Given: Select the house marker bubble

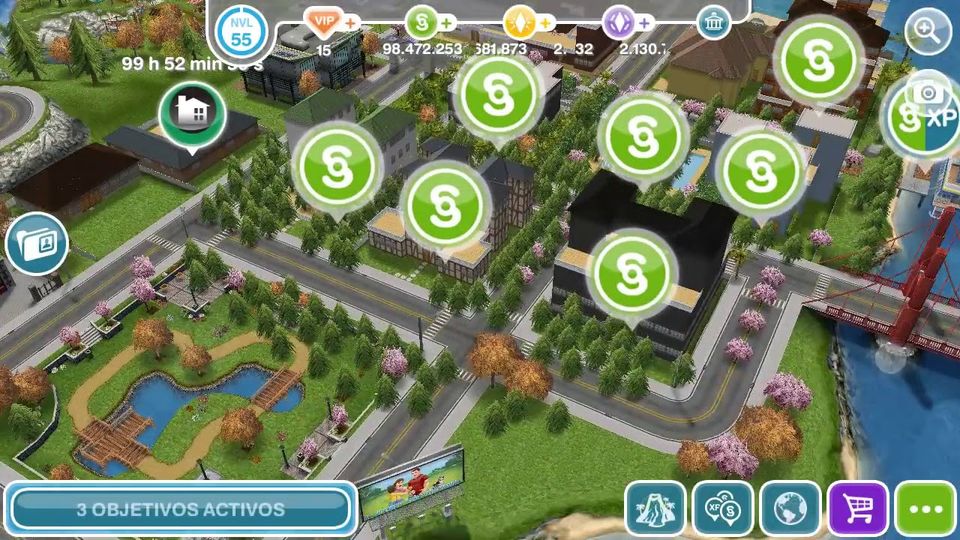Looking at the screenshot, I should (192, 113).
